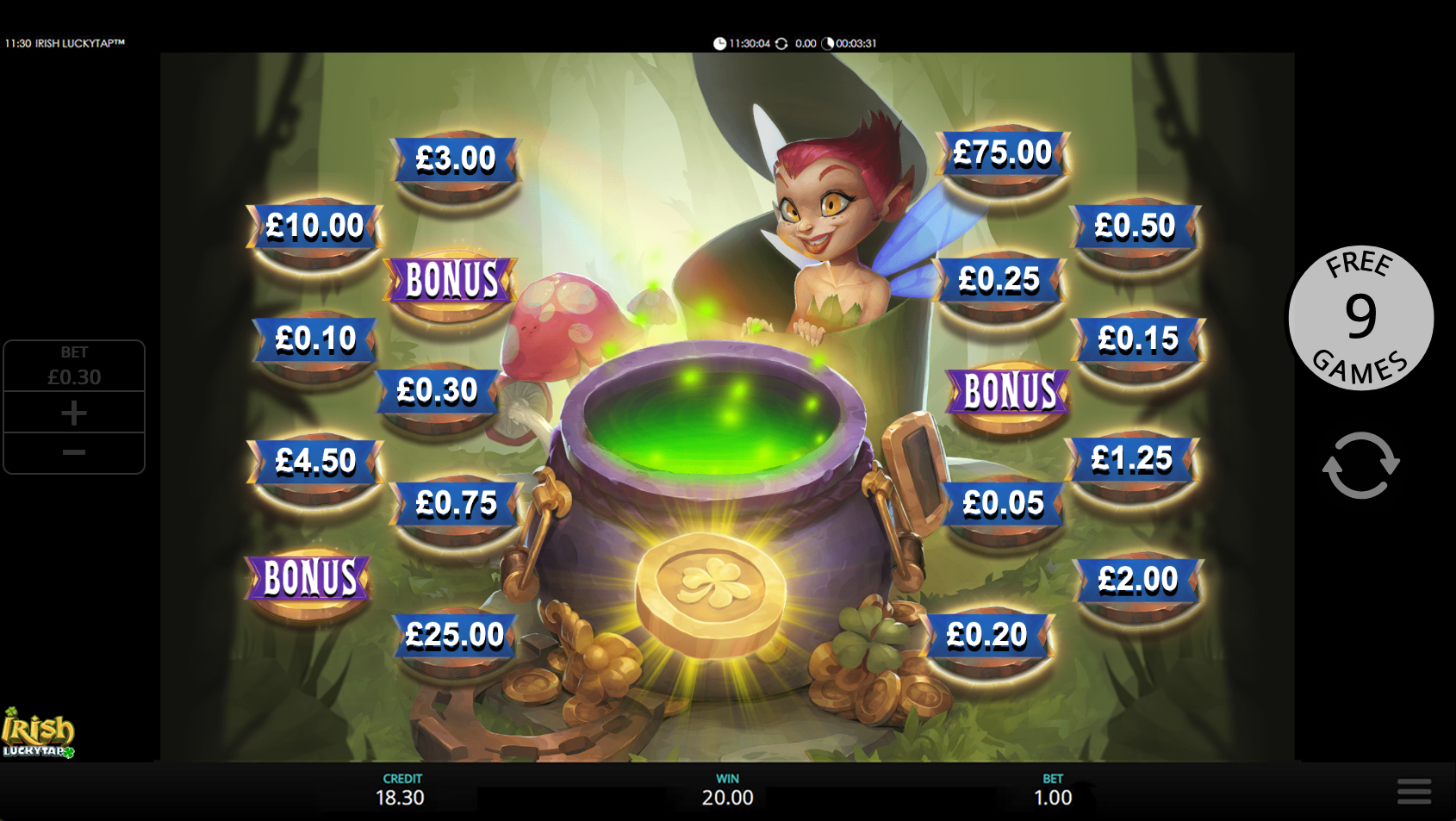
Task: Tap the £0.50 prize plaque
Action: click(1135, 227)
